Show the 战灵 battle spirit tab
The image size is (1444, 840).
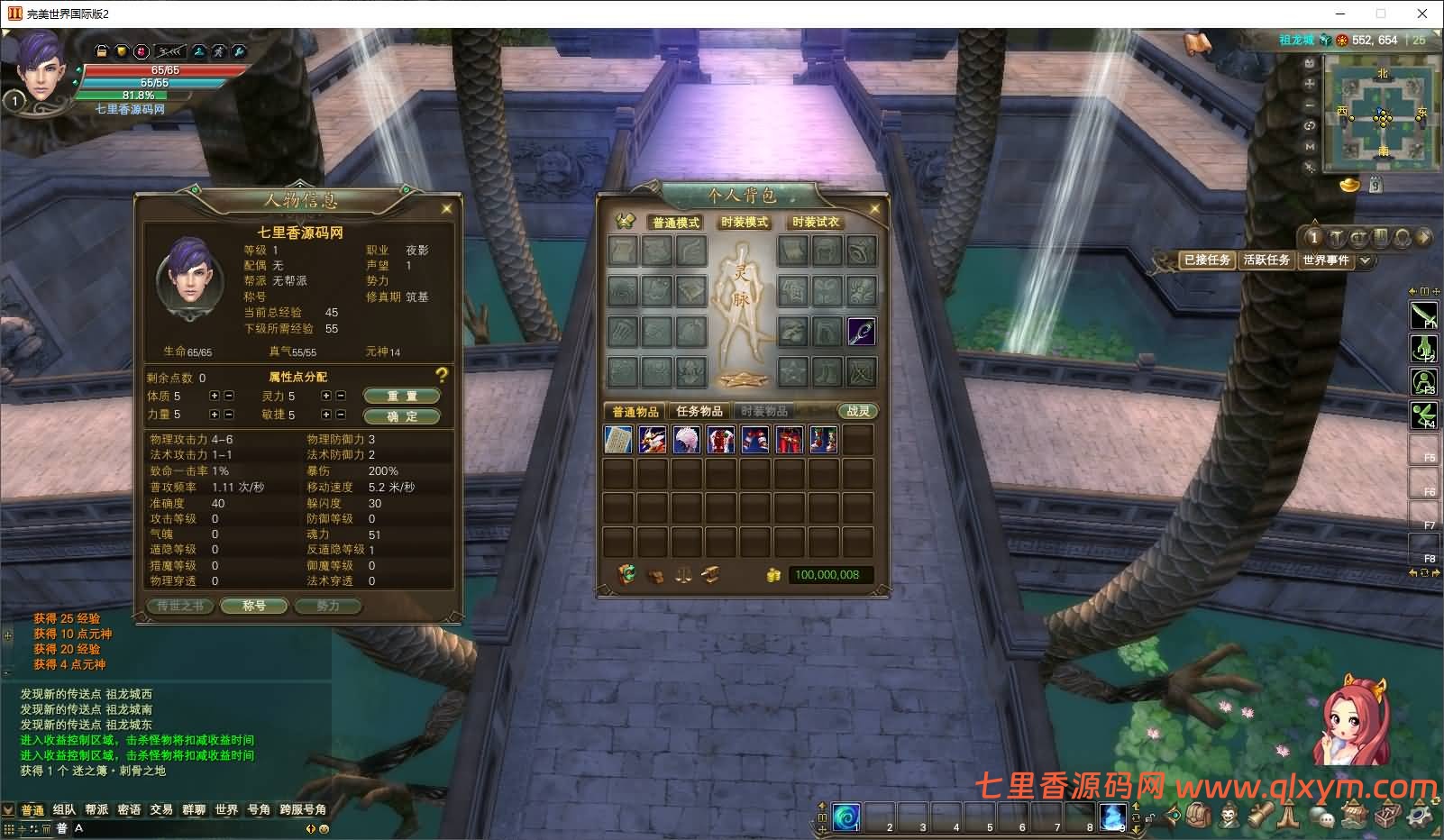857,411
